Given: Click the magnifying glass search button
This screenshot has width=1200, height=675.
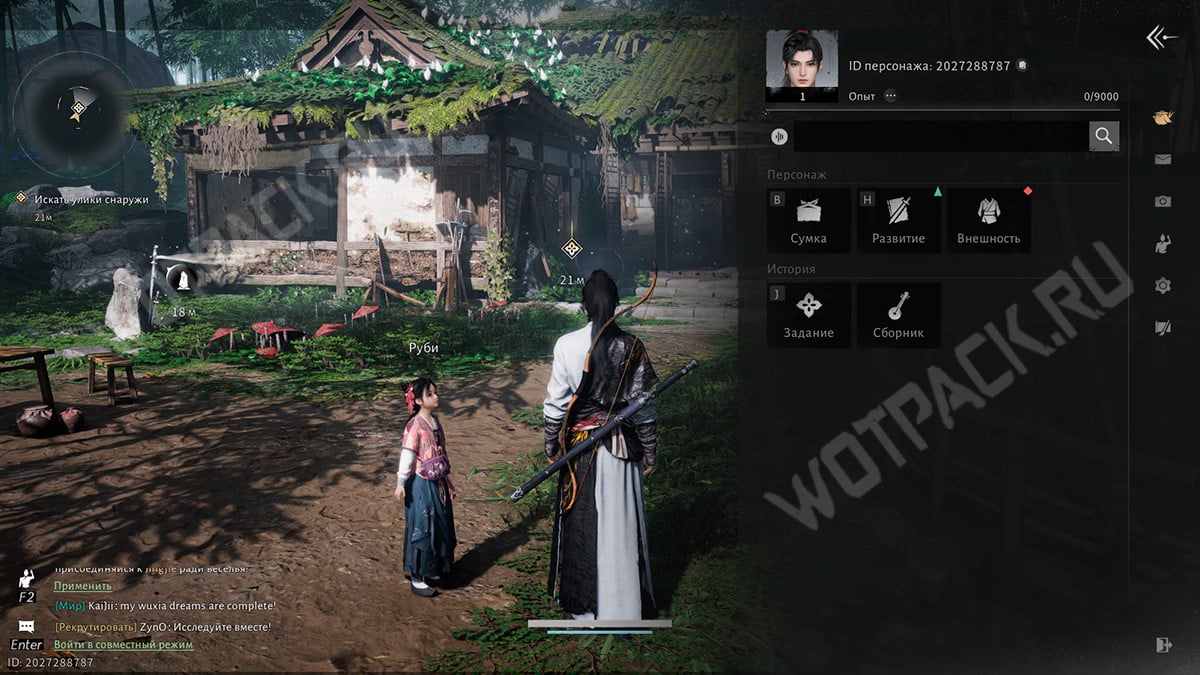Looking at the screenshot, I should tap(1103, 136).
